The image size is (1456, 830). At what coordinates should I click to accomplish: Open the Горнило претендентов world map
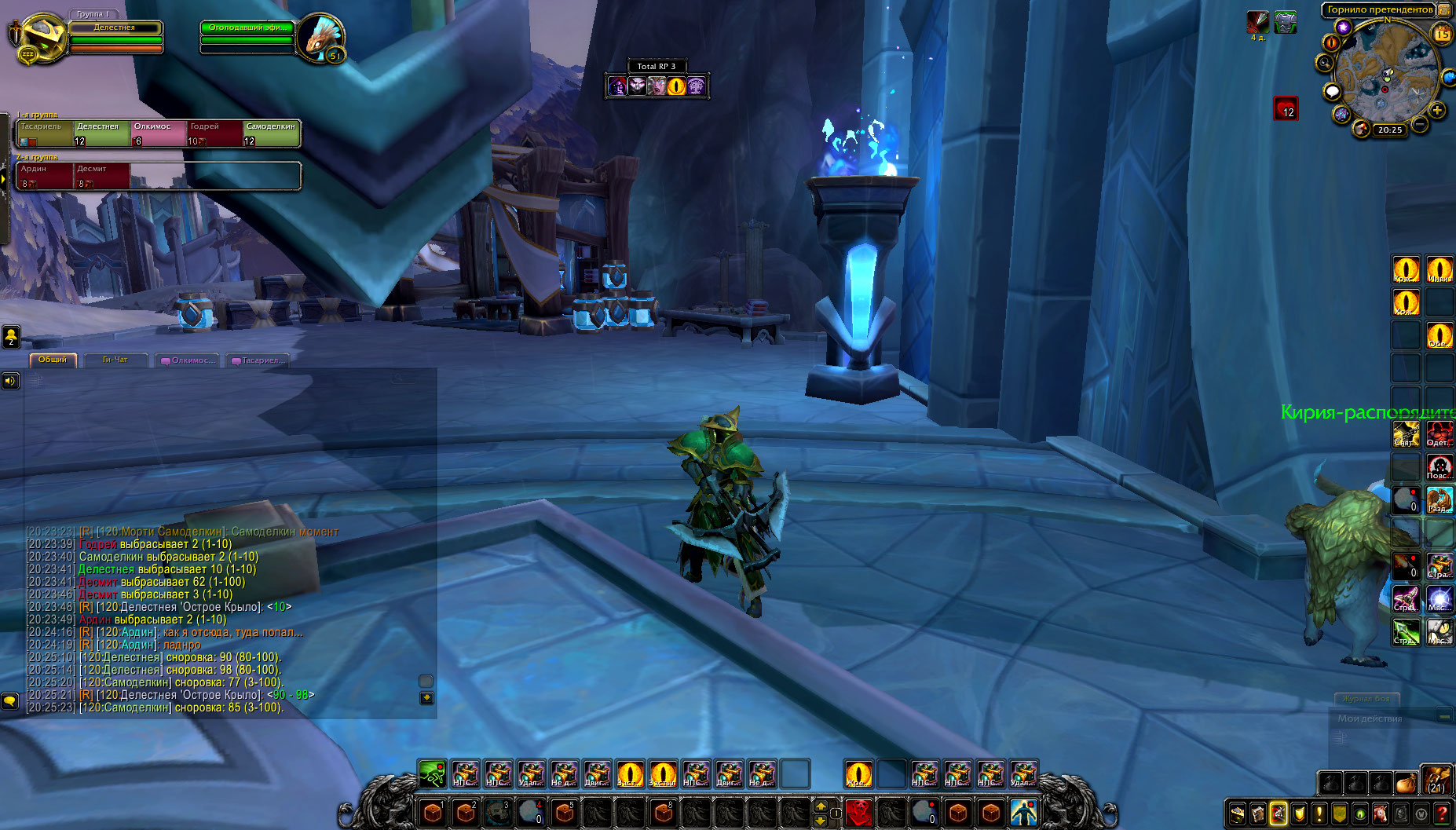(1379, 9)
